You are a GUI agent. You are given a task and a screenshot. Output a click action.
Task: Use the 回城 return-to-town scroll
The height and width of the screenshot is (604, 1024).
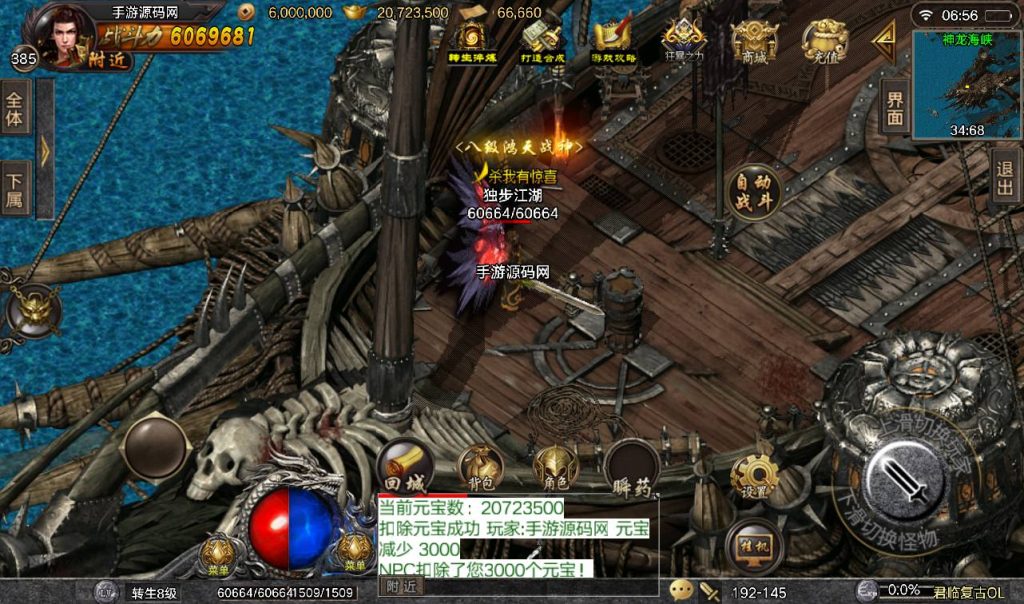(x=405, y=466)
